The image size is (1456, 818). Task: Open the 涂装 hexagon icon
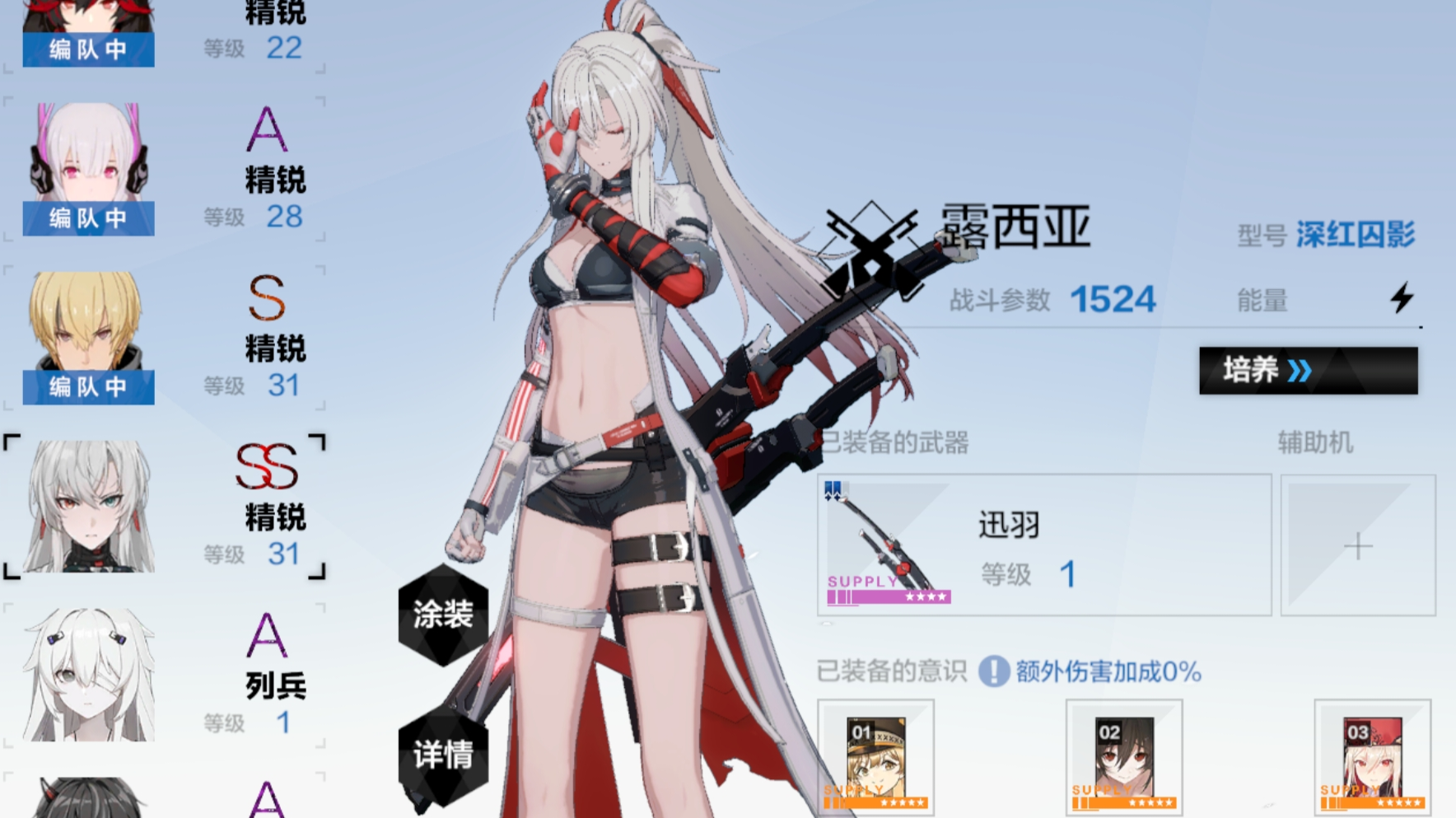pos(441,614)
